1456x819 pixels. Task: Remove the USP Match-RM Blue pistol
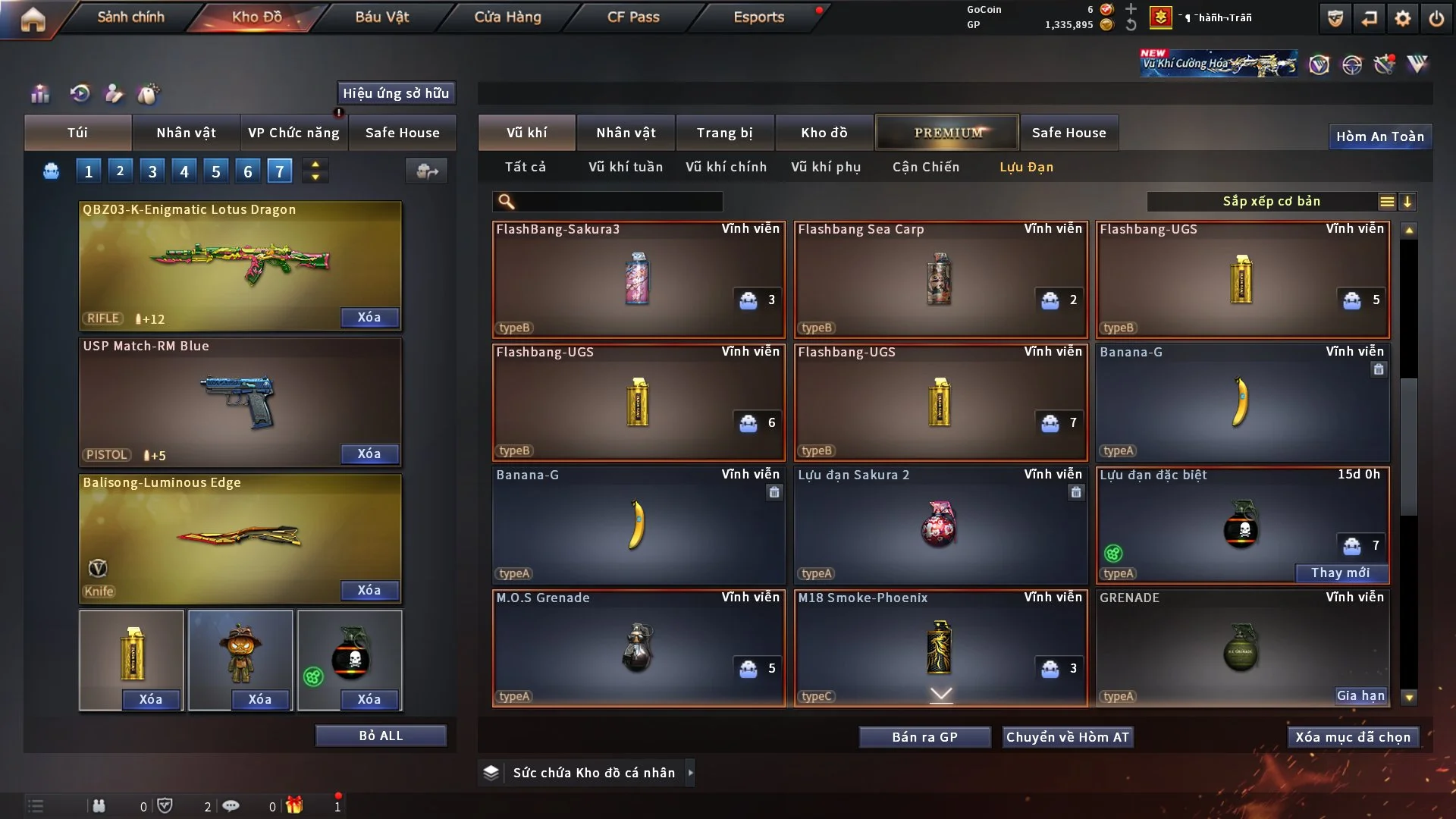click(x=369, y=453)
